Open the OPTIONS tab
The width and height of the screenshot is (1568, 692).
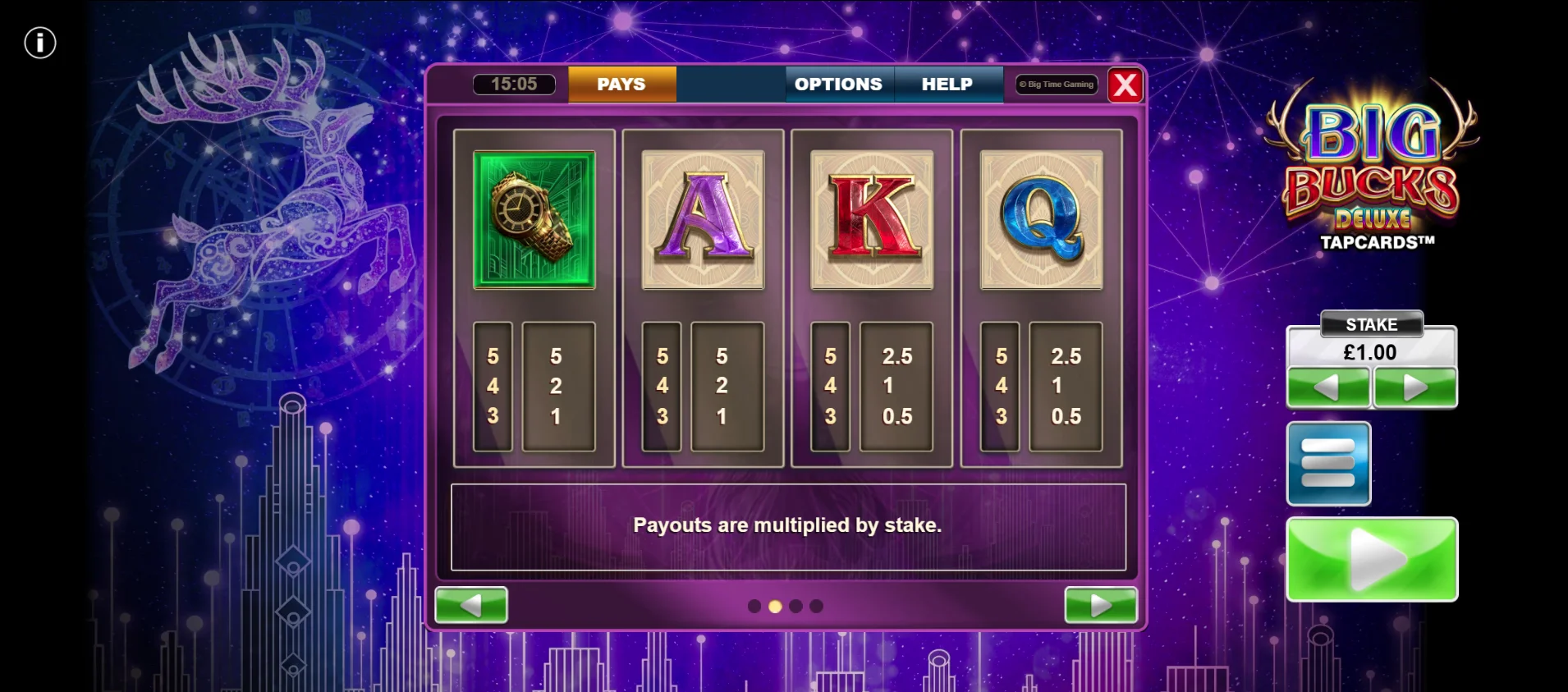[x=838, y=84]
